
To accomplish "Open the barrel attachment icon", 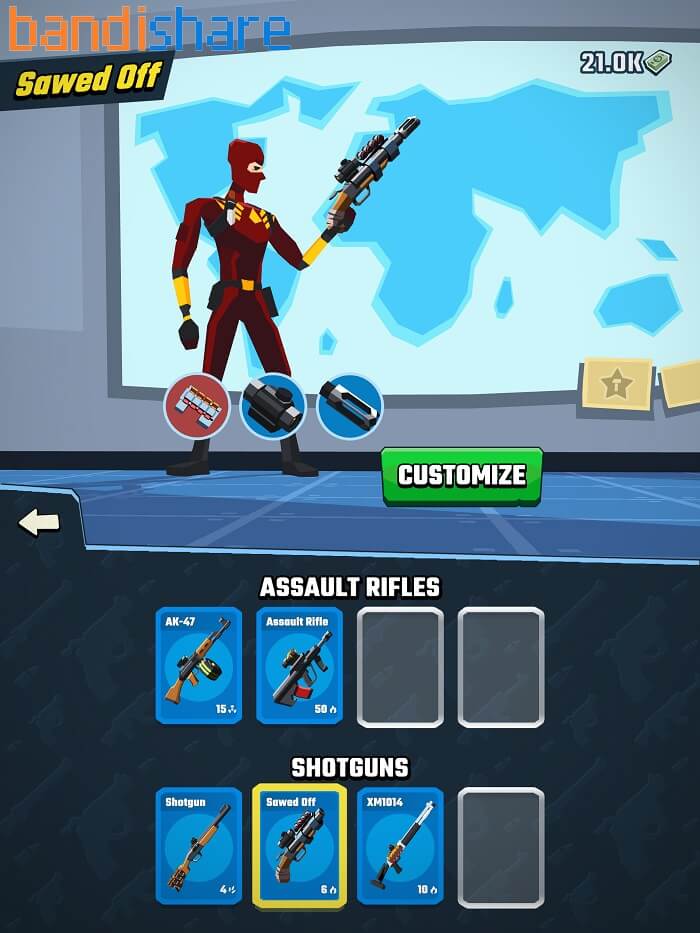I will coord(349,406).
